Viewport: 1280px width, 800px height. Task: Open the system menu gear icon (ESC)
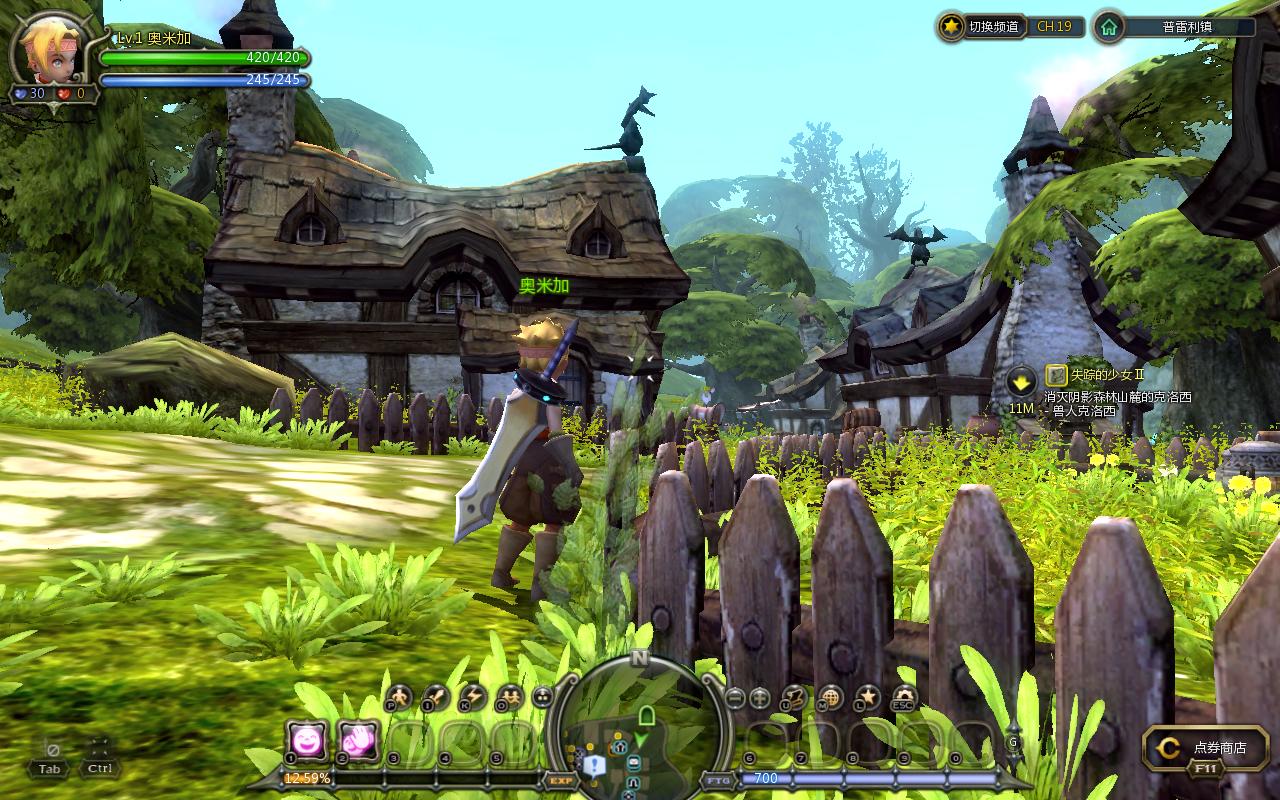coord(904,697)
